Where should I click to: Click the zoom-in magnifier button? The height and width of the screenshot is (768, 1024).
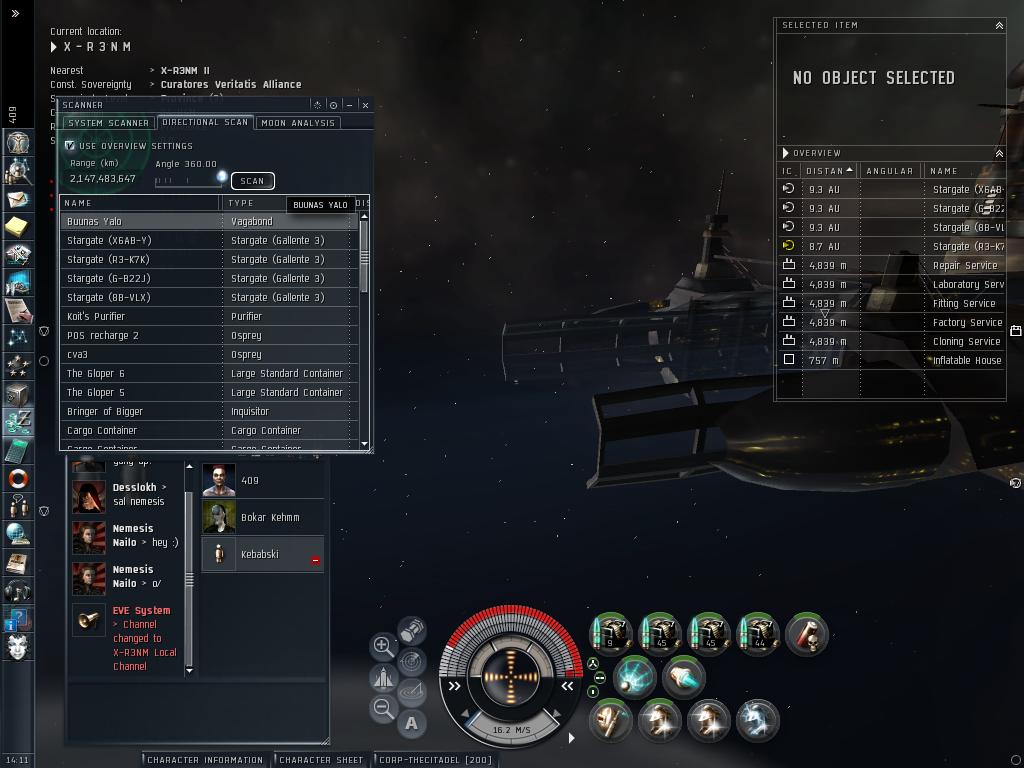pyautogui.click(x=383, y=646)
